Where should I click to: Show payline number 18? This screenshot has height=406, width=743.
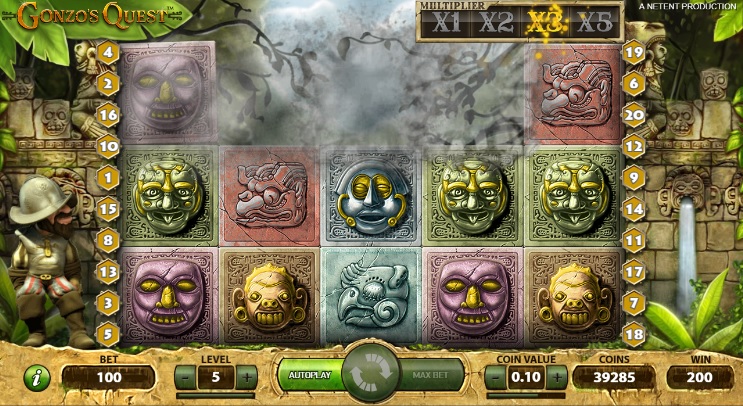632,333
